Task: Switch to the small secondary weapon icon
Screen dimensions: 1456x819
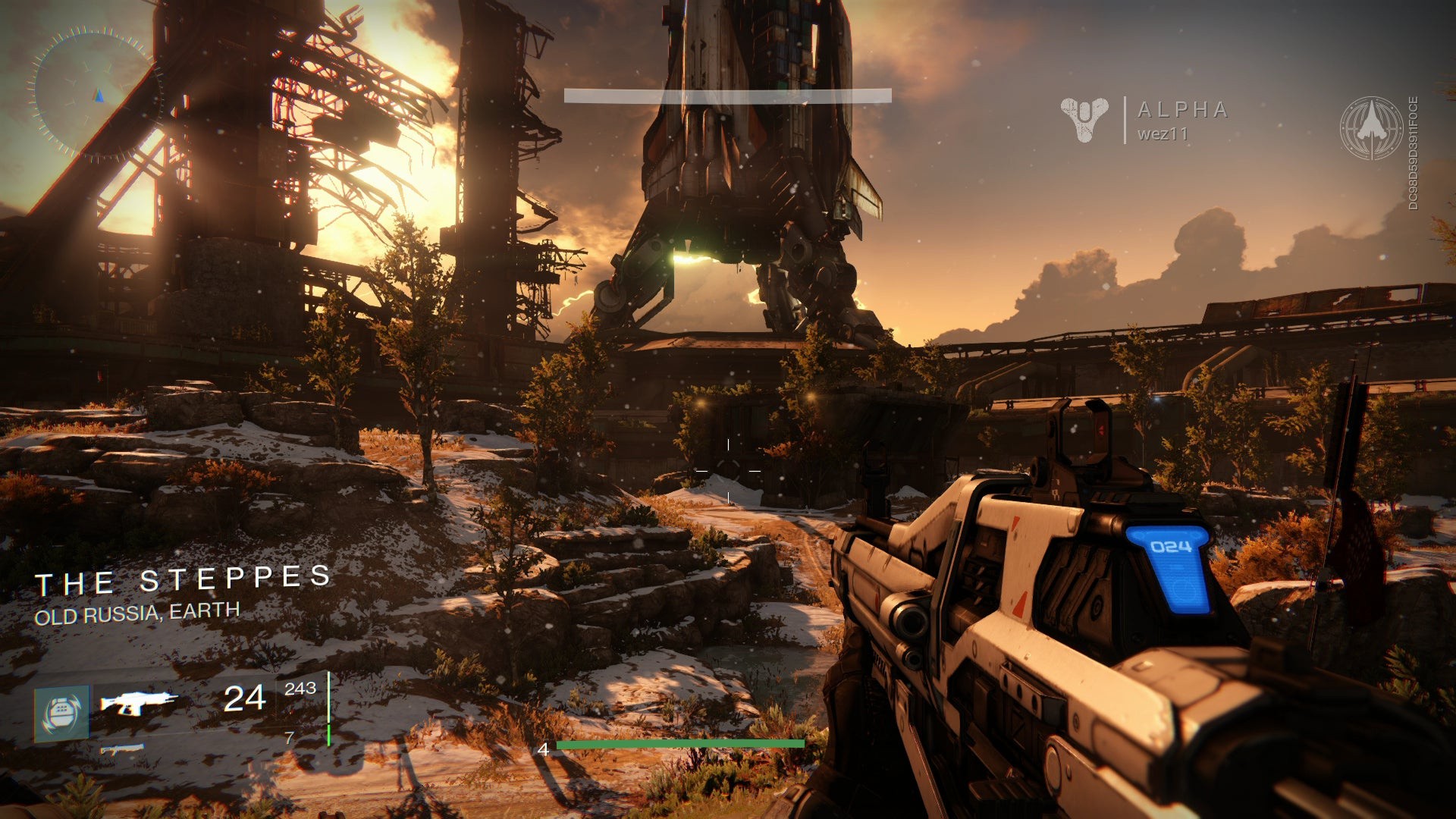Action: 122,750
